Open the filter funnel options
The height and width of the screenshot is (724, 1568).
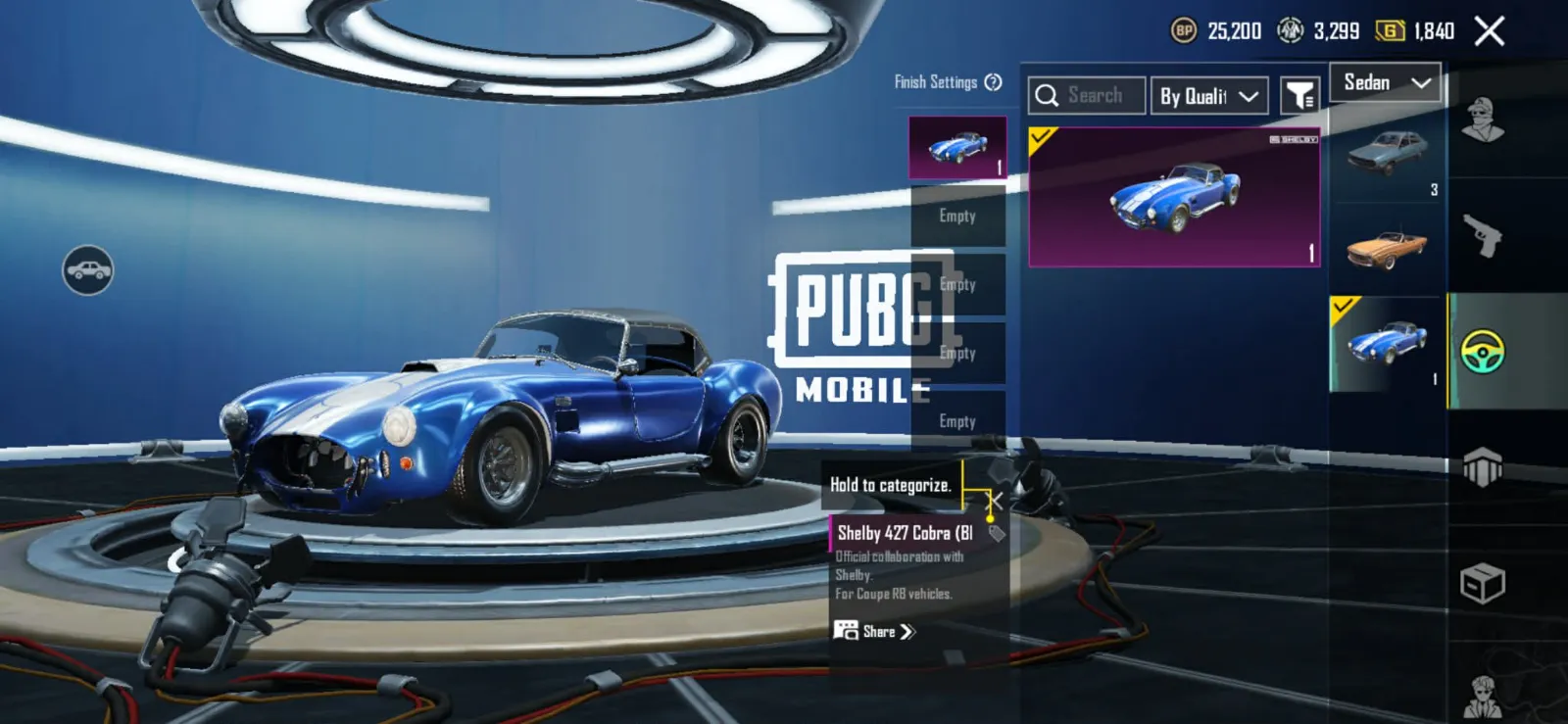pos(1299,96)
